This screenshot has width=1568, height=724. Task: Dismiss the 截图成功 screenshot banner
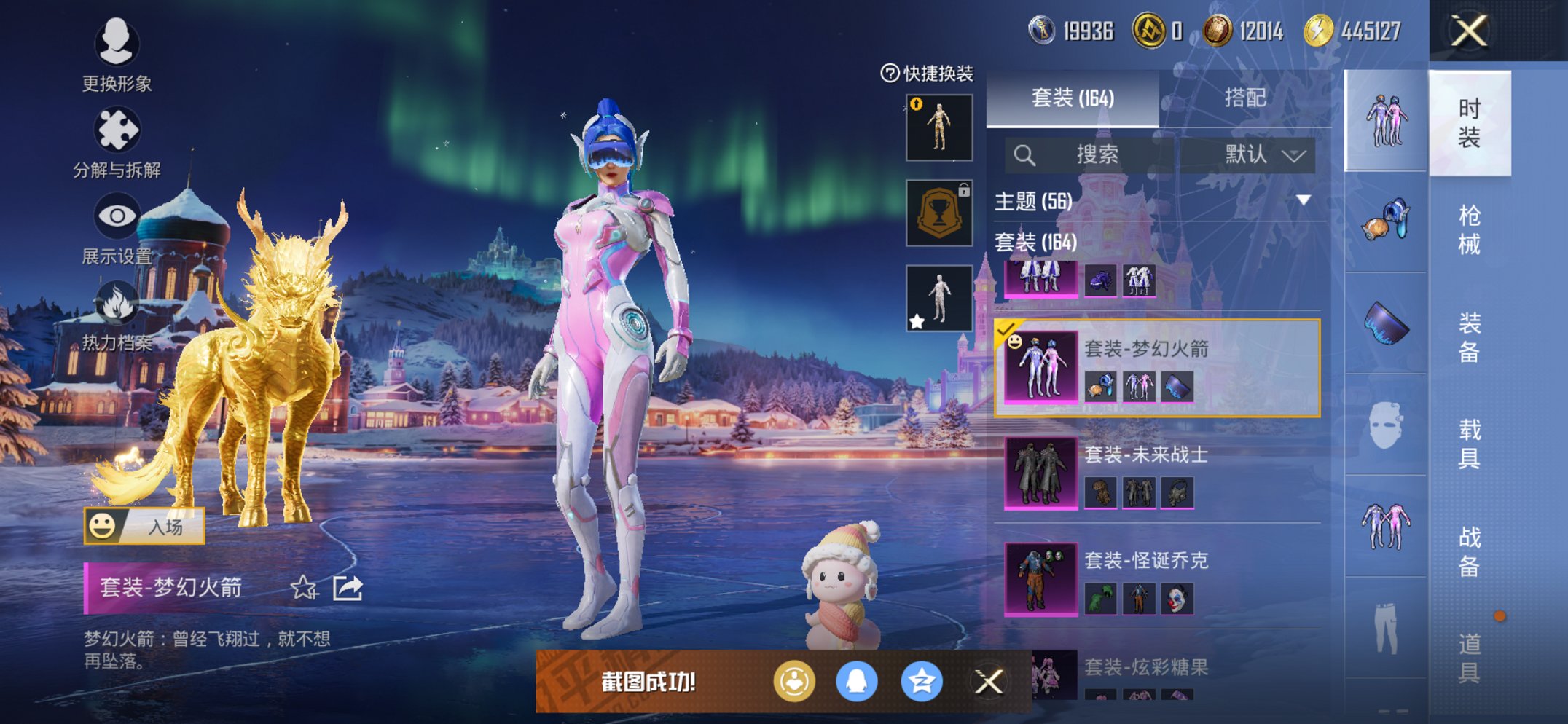(x=989, y=682)
